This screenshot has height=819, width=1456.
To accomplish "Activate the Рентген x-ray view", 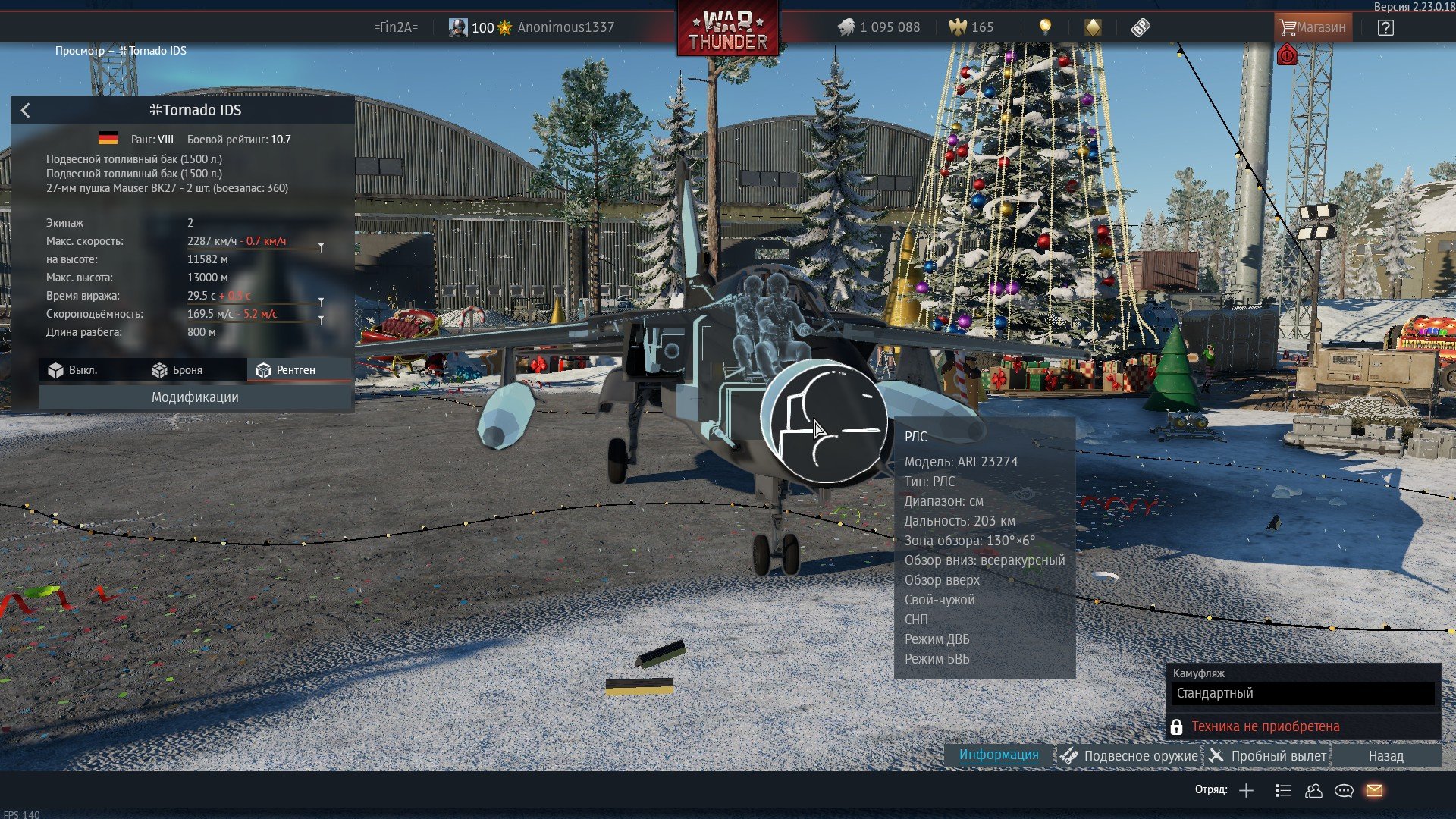I will pos(285,370).
